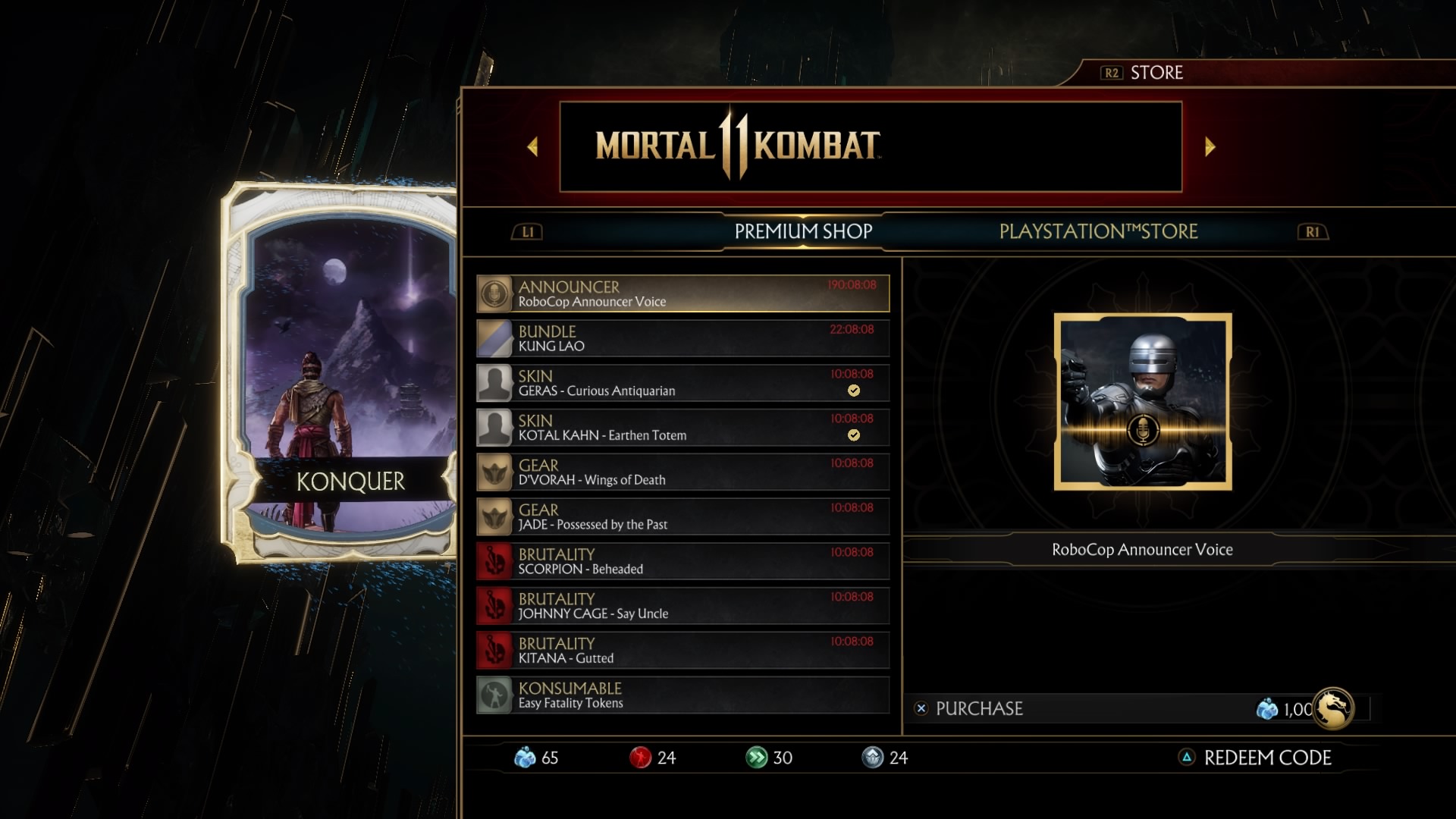Purchase the RoboCop Announcer Voice
The image size is (1456, 819).
point(978,709)
